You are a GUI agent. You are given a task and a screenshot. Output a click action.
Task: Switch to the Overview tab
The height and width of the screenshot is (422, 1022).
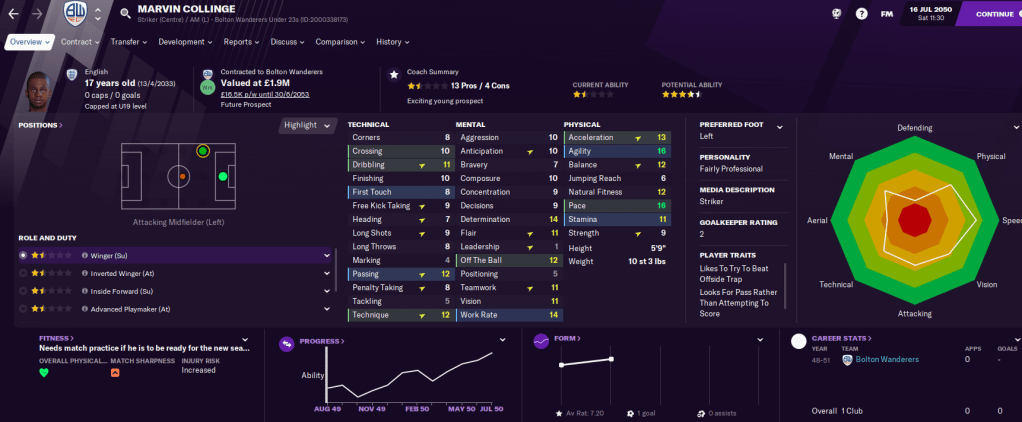pyautogui.click(x=29, y=42)
